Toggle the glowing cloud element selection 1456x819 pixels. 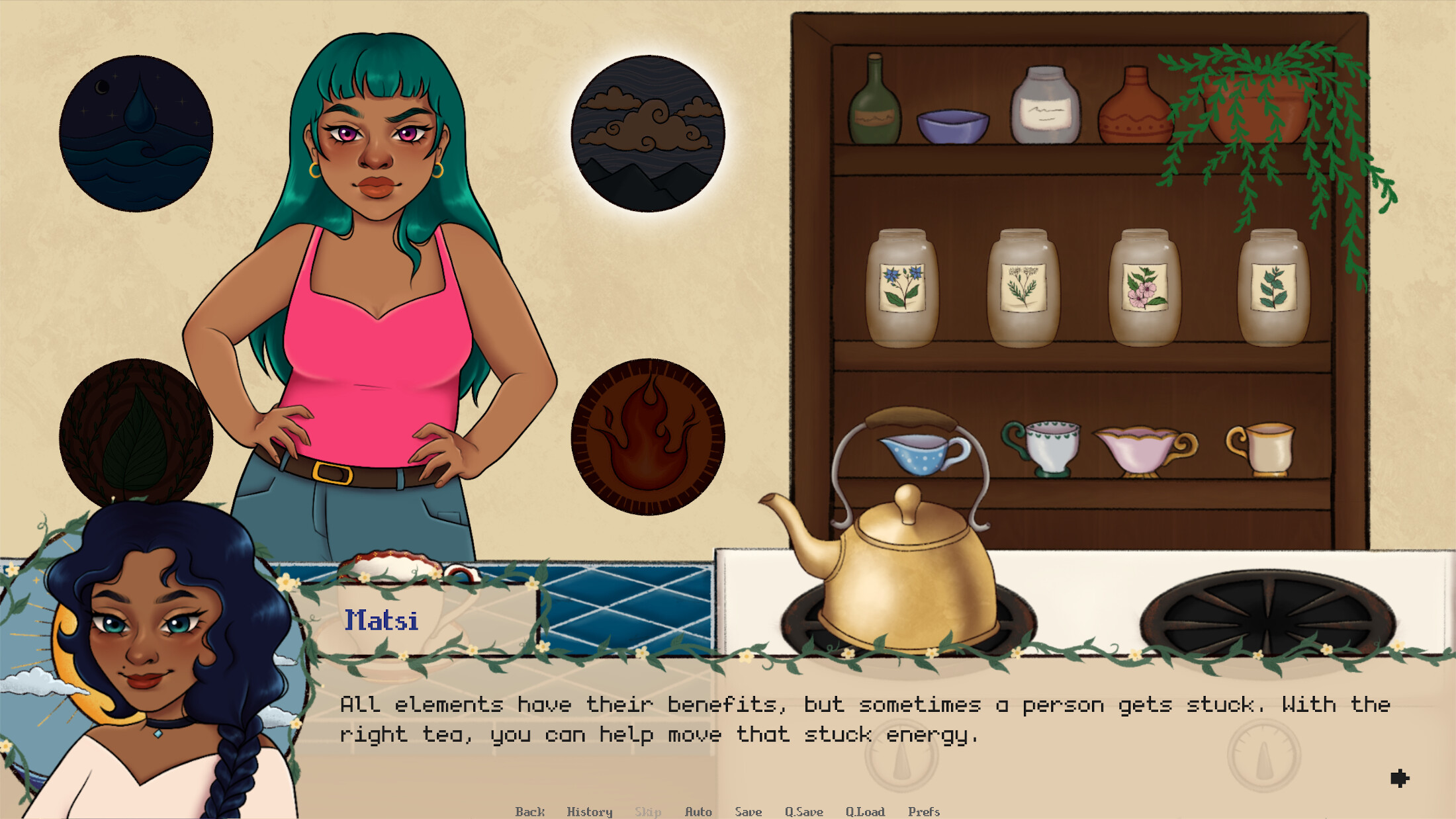click(x=649, y=132)
